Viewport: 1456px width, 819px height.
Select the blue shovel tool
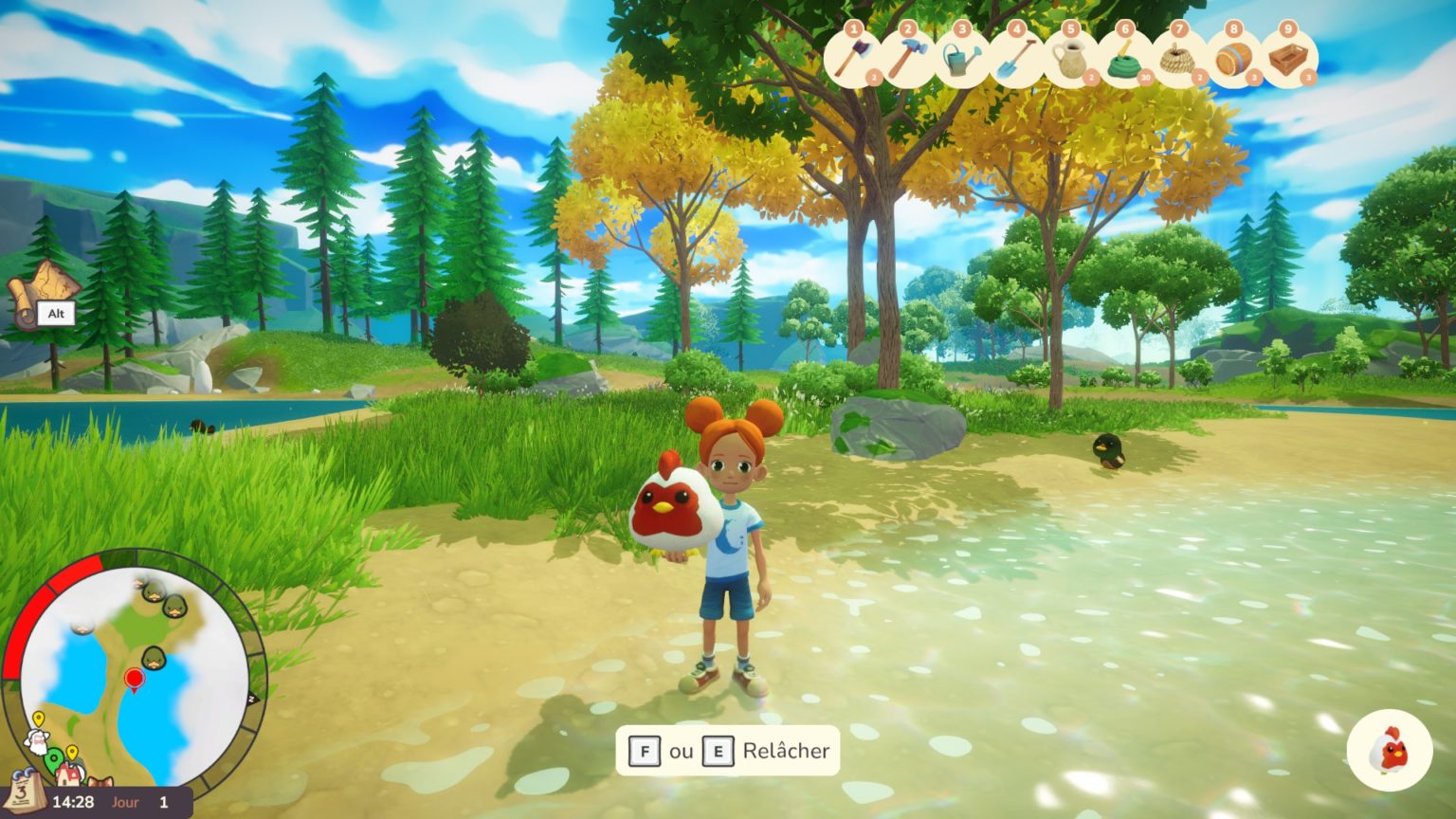pos(1016,58)
